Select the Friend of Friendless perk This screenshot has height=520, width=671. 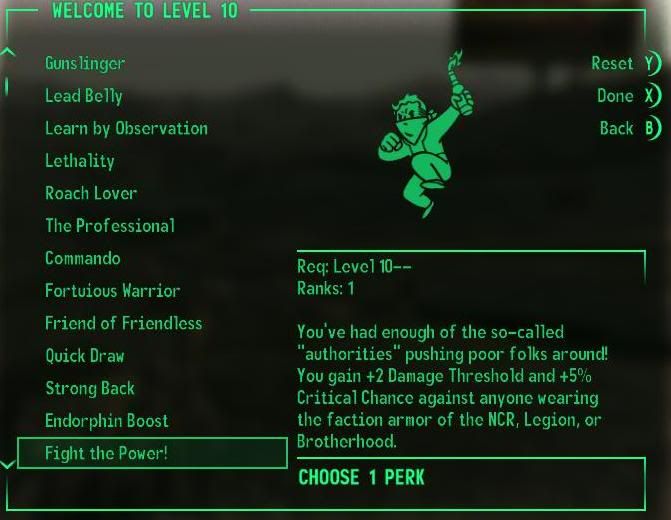[x=123, y=323]
